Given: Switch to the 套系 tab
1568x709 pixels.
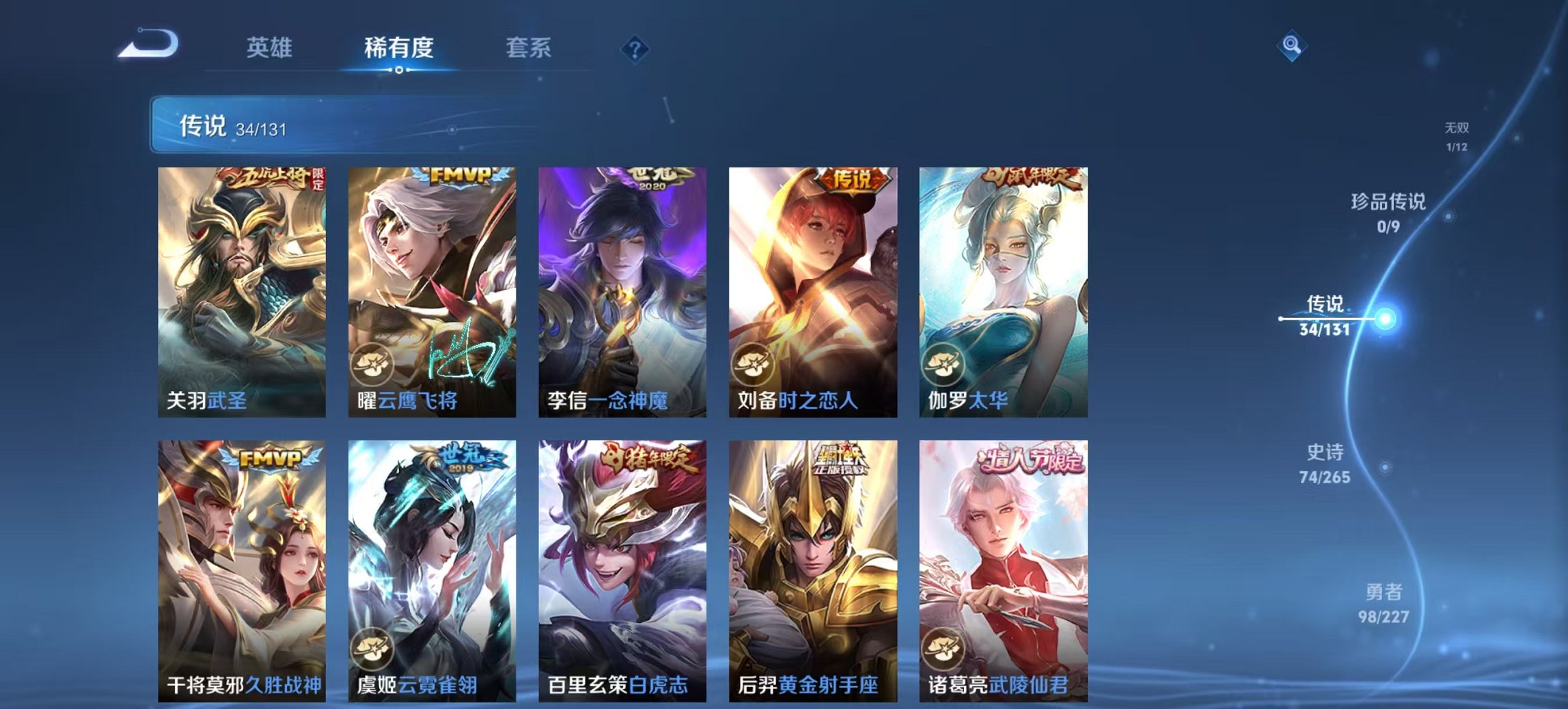Looking at the screenshot, I should (529, 48).
